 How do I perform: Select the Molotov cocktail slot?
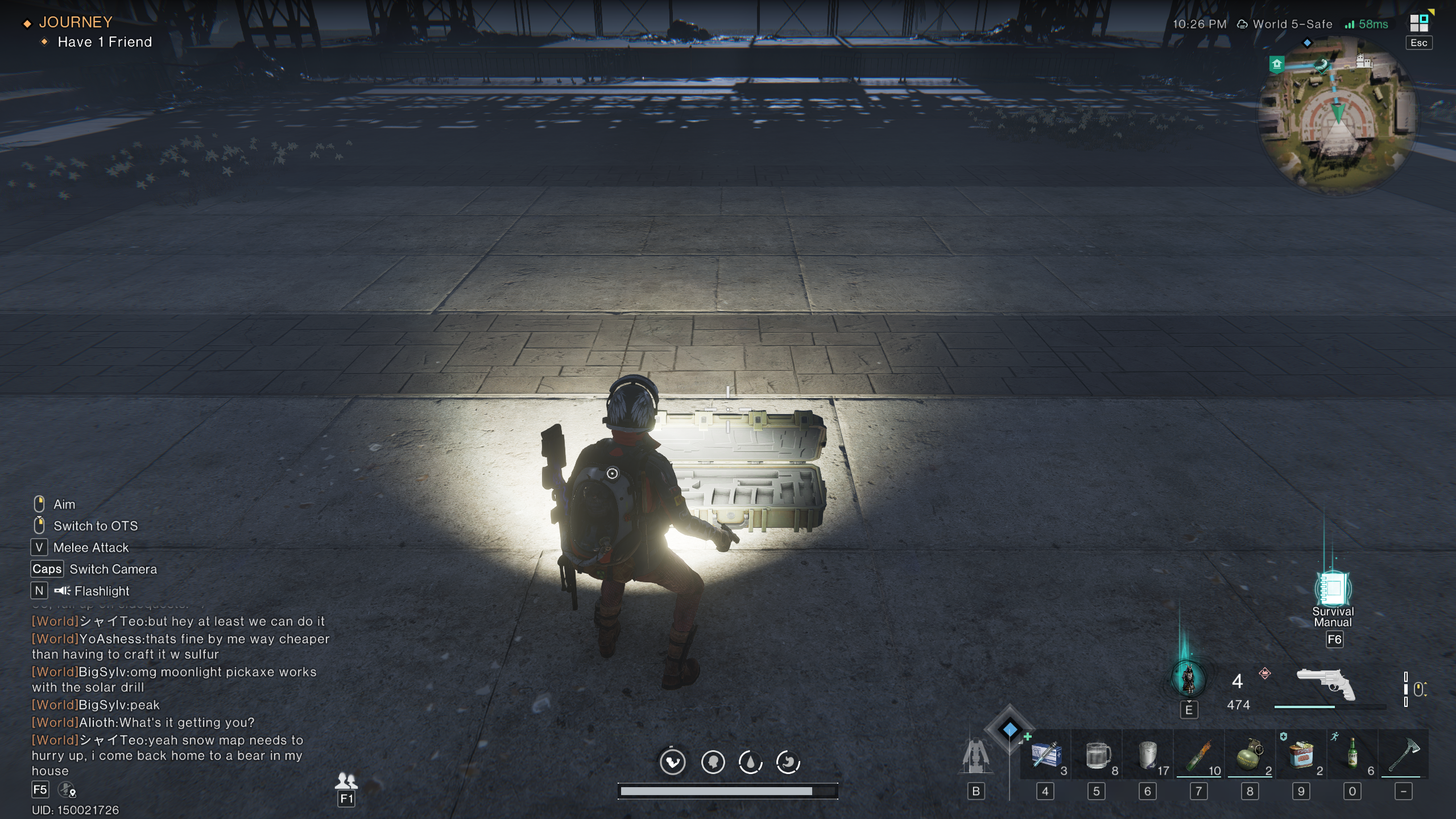click(1199, 755)
